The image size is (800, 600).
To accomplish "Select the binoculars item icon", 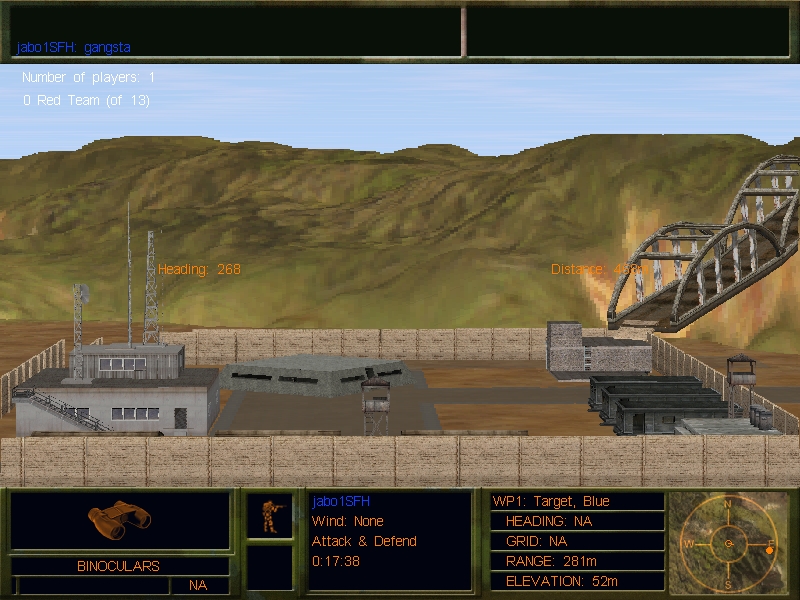I will (x=119, y=515).
